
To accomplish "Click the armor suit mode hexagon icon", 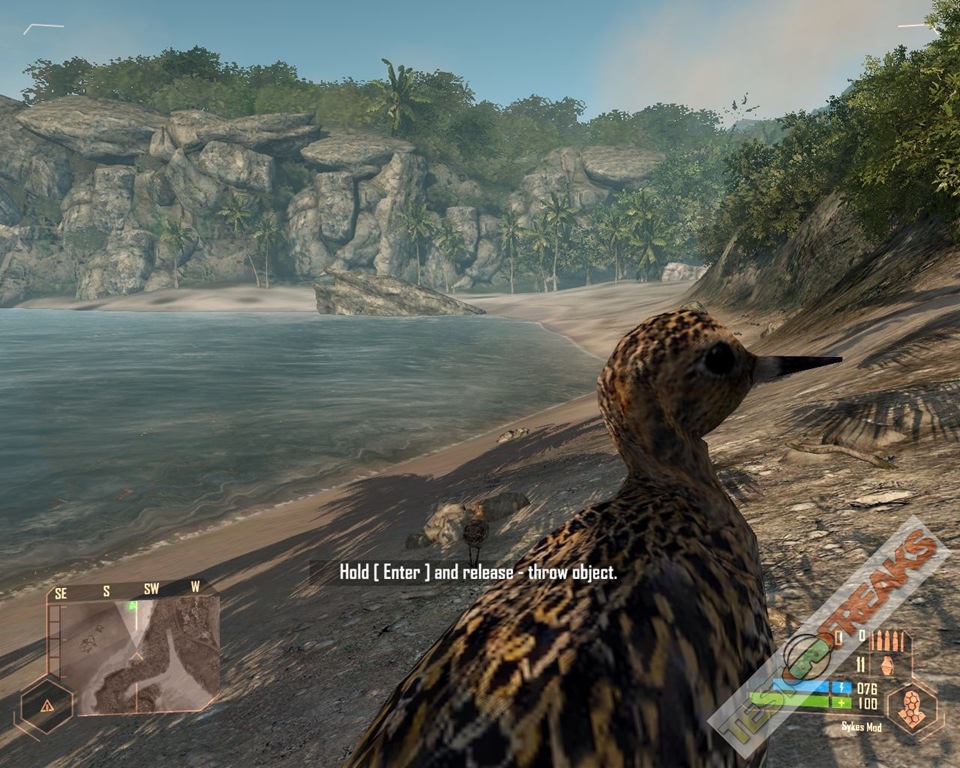I will coord(912,706).
